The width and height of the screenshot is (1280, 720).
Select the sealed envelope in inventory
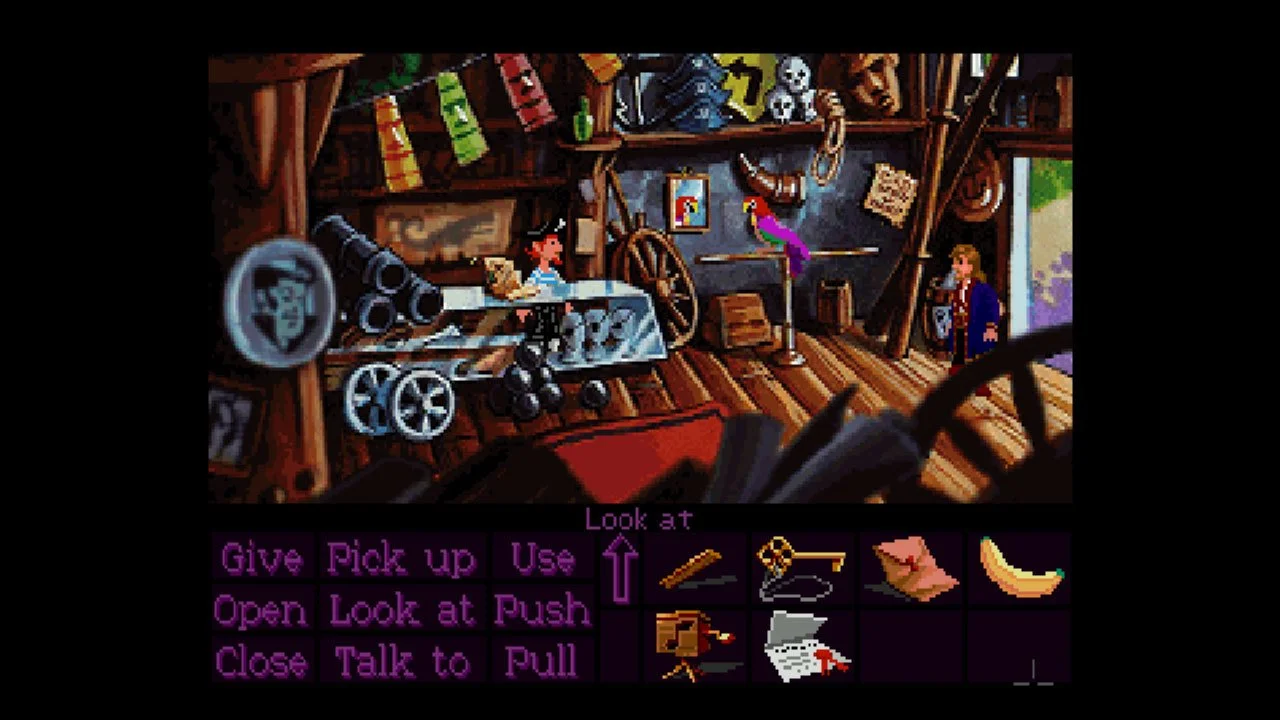pyautogui.click(x=911, y=565)
